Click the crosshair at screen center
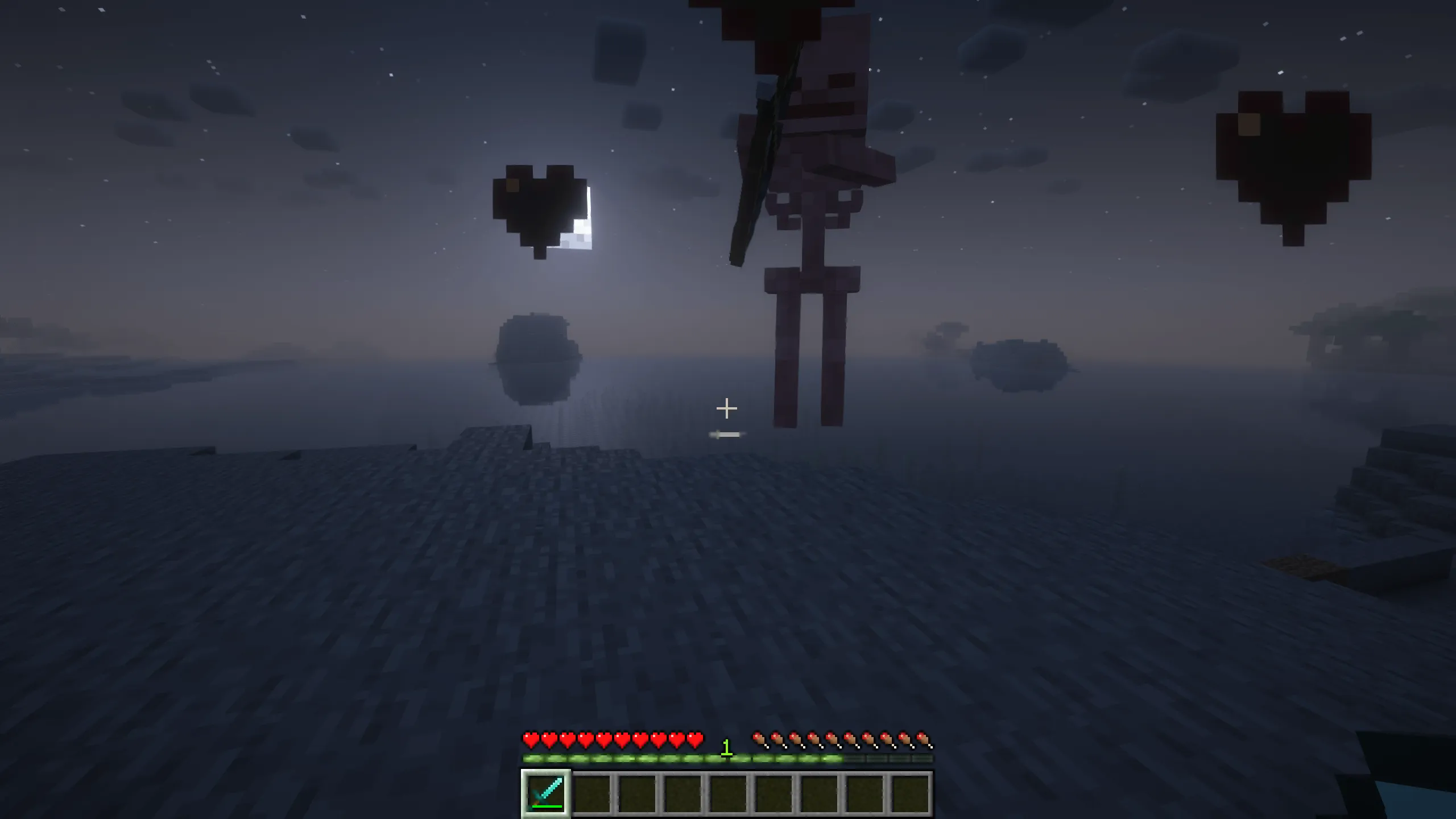The width and height of the screenshot is (1456, 819). tap(727, 407)
